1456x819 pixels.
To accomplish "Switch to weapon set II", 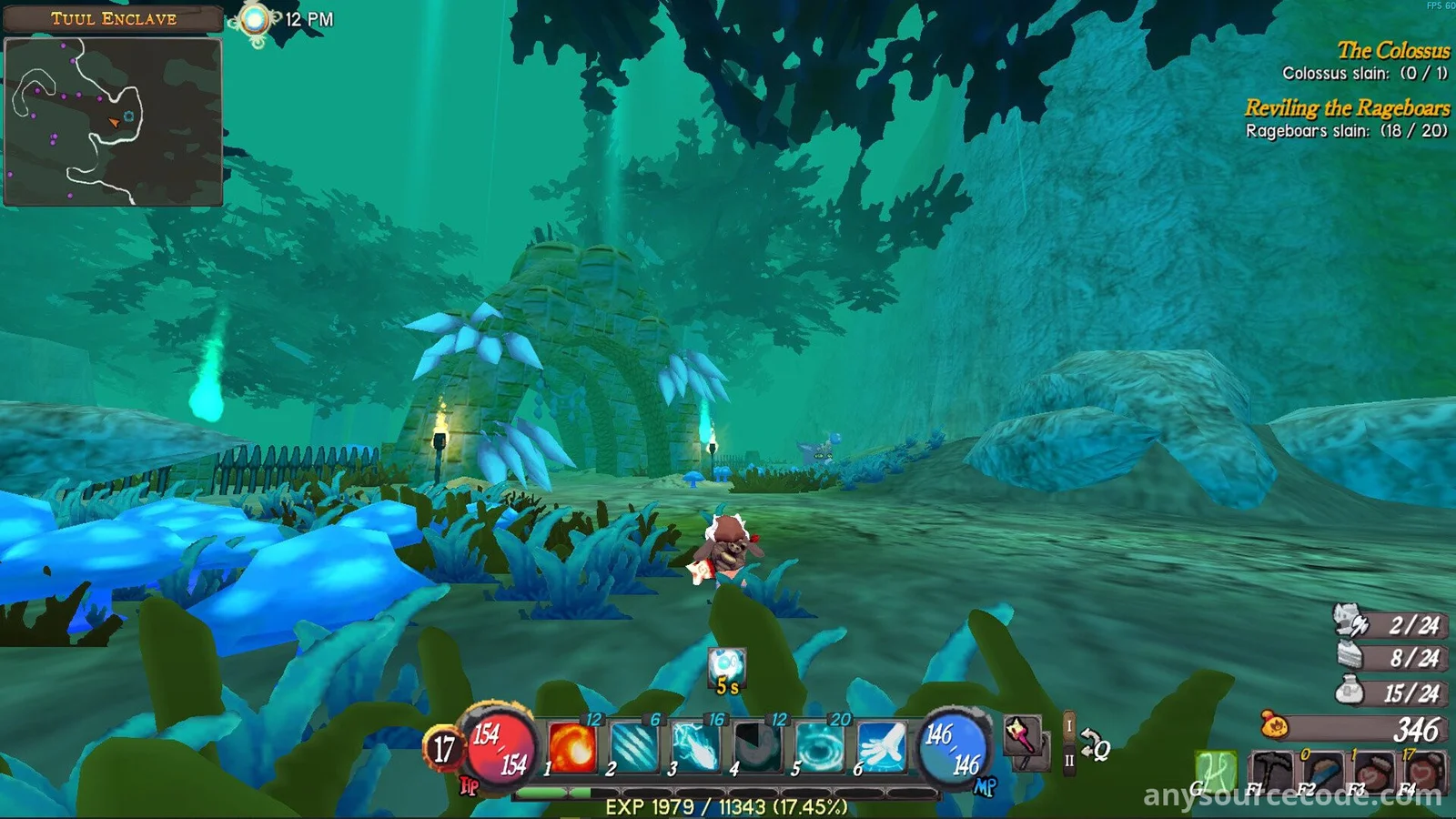I will pos(1069,760).
